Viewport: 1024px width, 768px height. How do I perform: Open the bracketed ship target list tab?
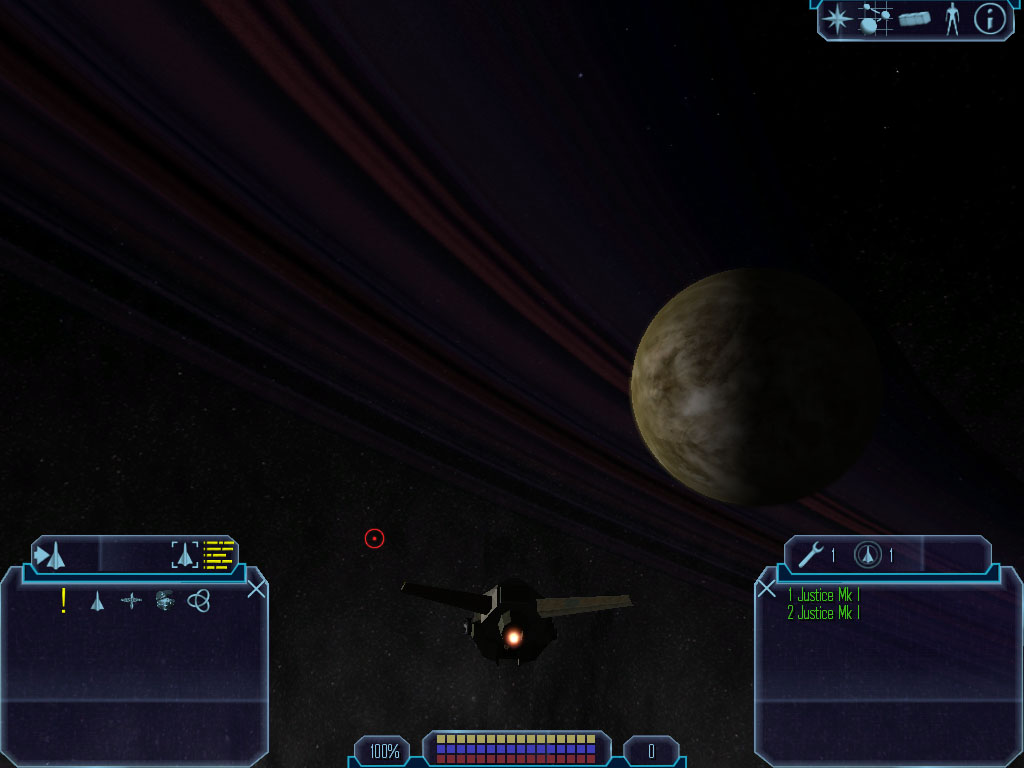(185, 555)
